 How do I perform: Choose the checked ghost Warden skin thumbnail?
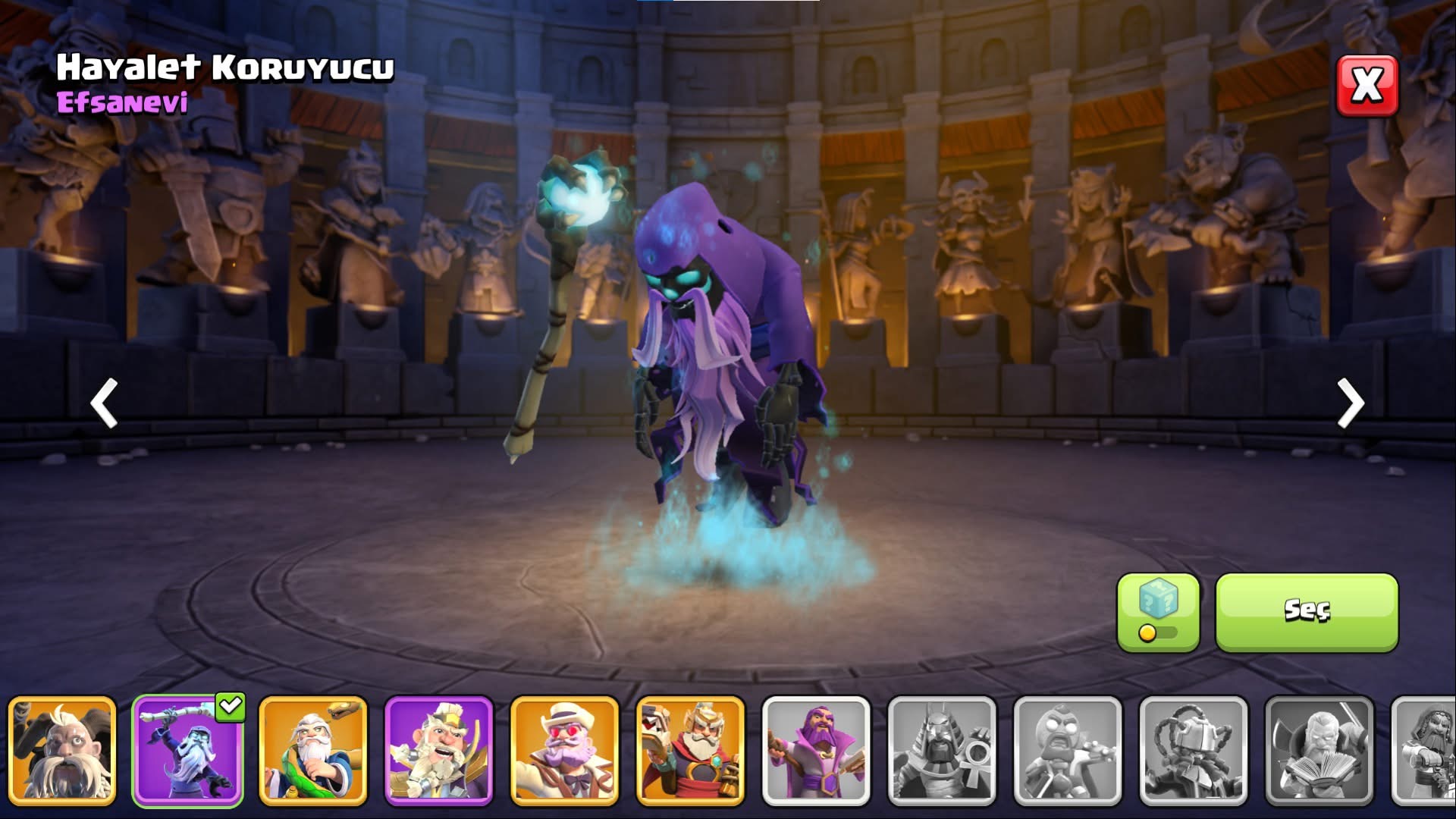[x=187, y=750]
